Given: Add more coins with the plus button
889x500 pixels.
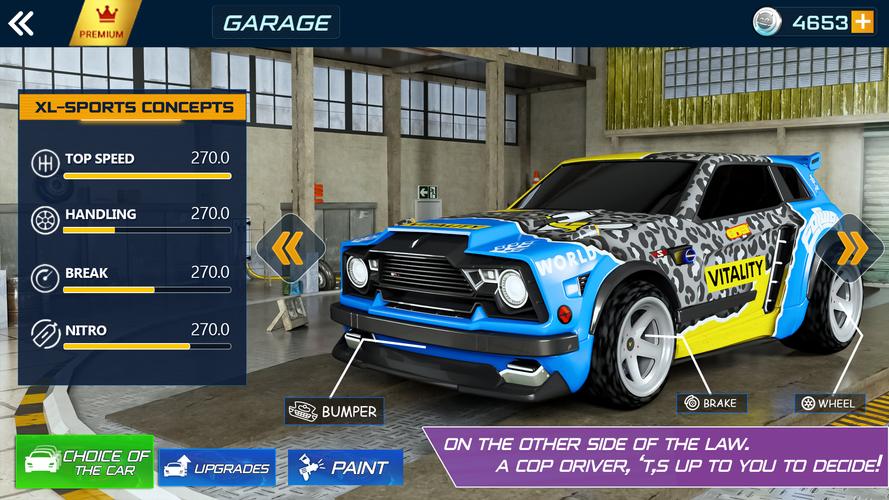Looking at the screenshot, I should pos(862,22).
